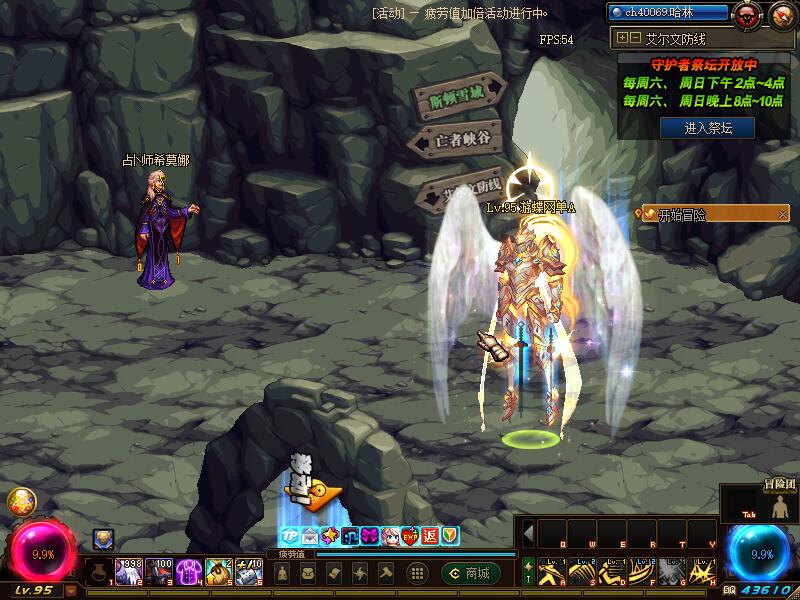Open the TP icon

[289, 536]
